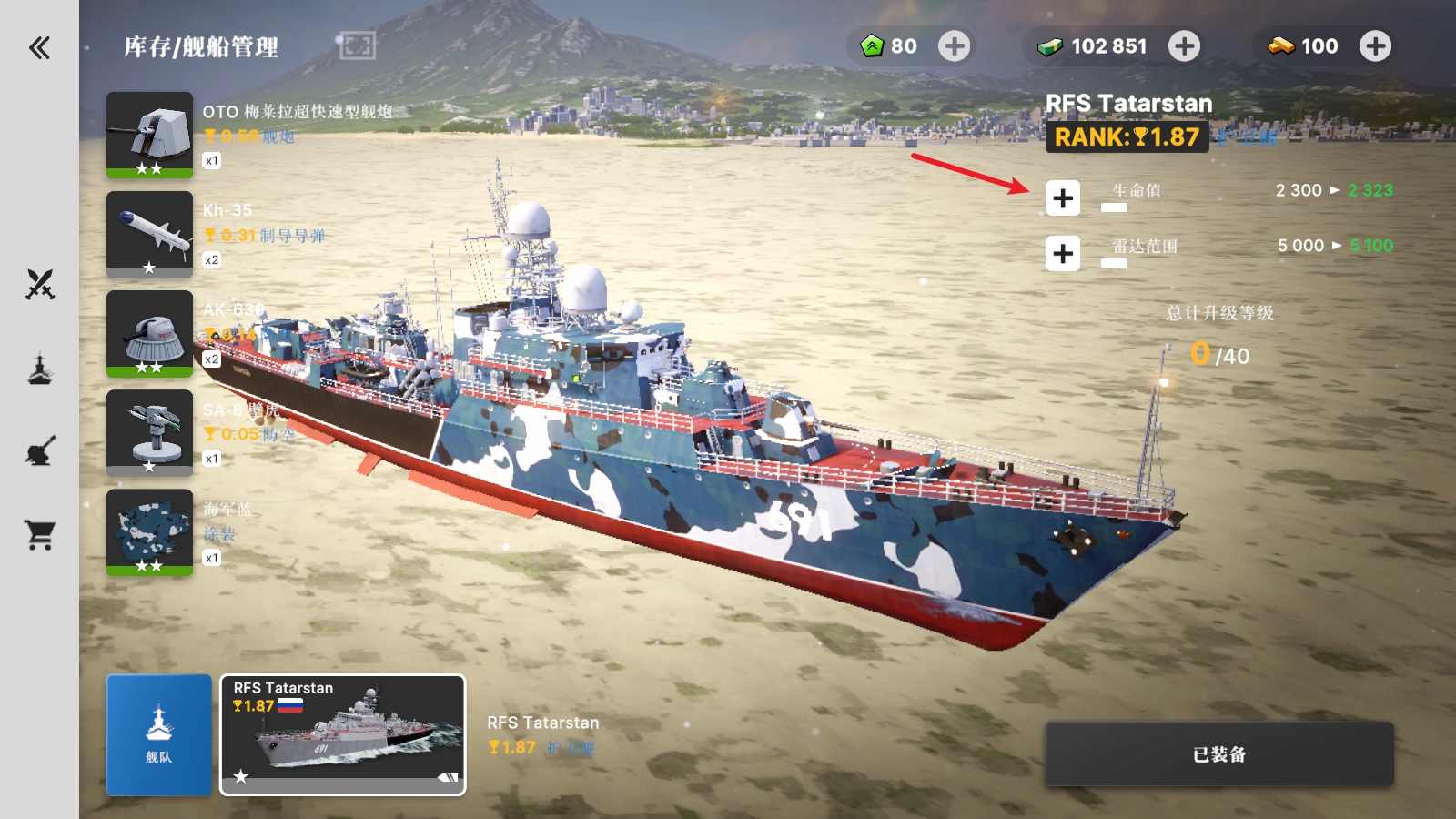Open the warship sidebar icon
Viewport: 1456px width, 819px height.
coord(40,369)
